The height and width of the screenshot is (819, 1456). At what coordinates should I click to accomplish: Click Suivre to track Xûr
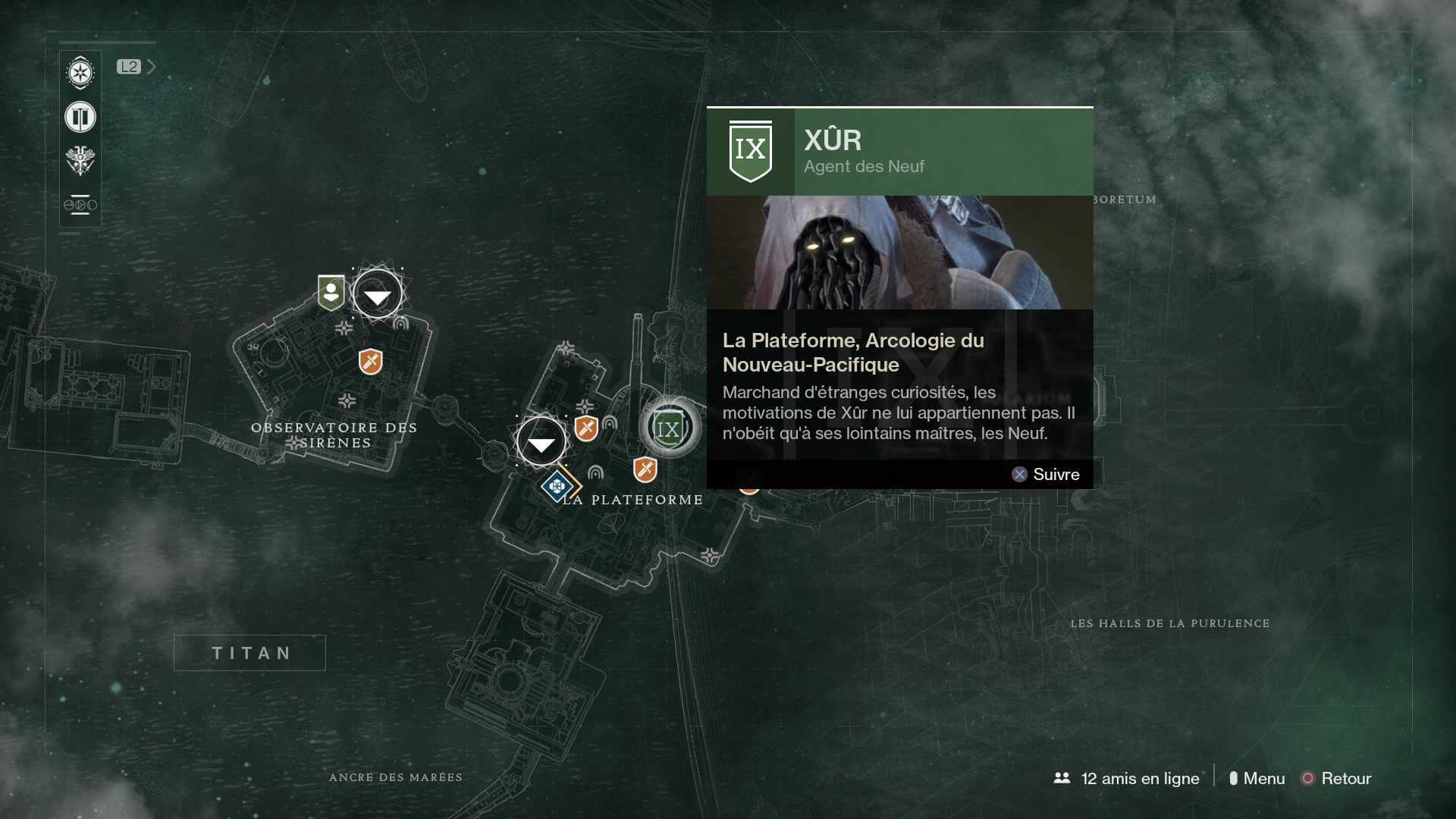pos(1046,474)
